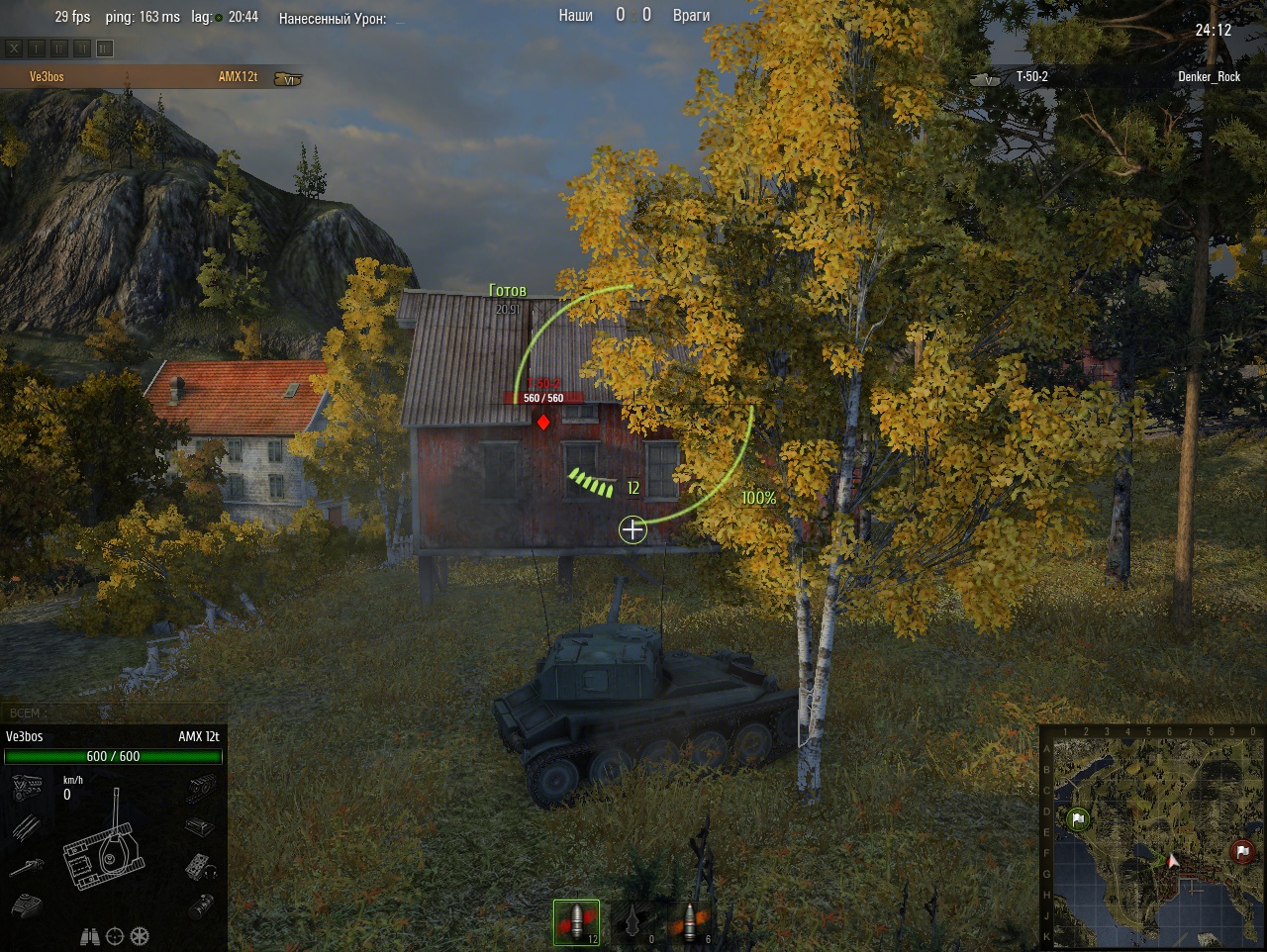Viewport: 1267px width, 952px height.
Task: Click the red enemy base flag on minimap
Action: click(x=1242, y=851)
